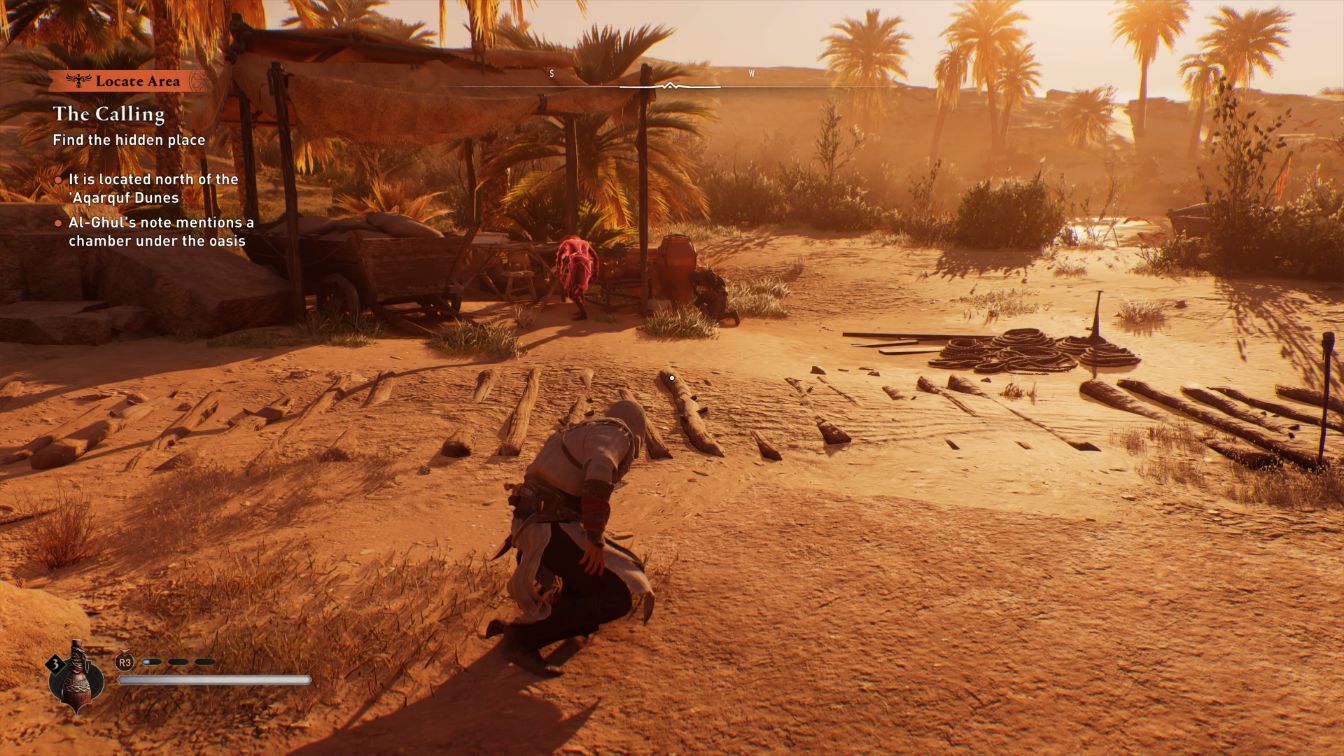Click the eagle emblem on the Locate Area banner
The image size is (1344, 756).
78,81
